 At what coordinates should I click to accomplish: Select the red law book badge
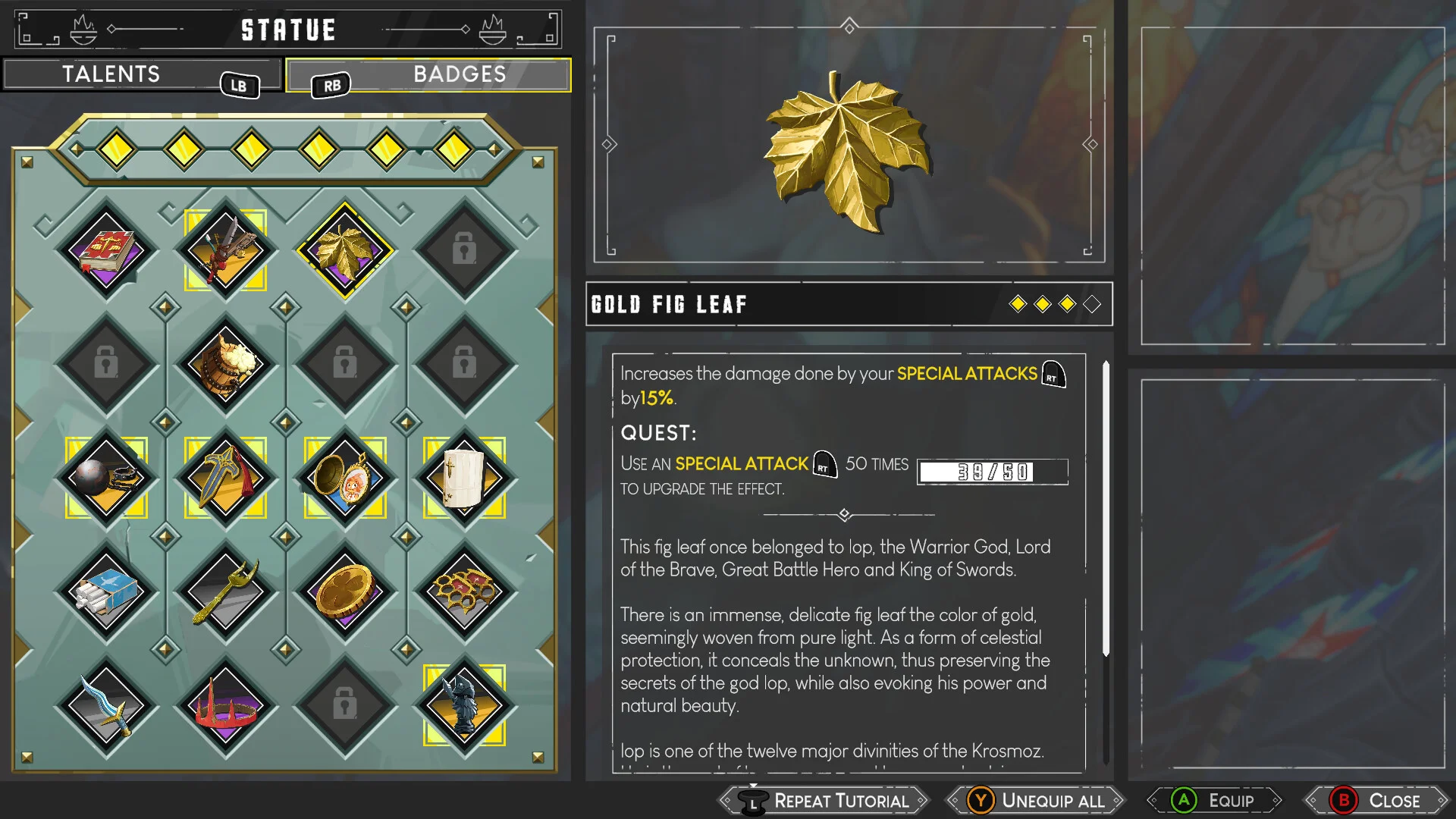coord(106,250)
